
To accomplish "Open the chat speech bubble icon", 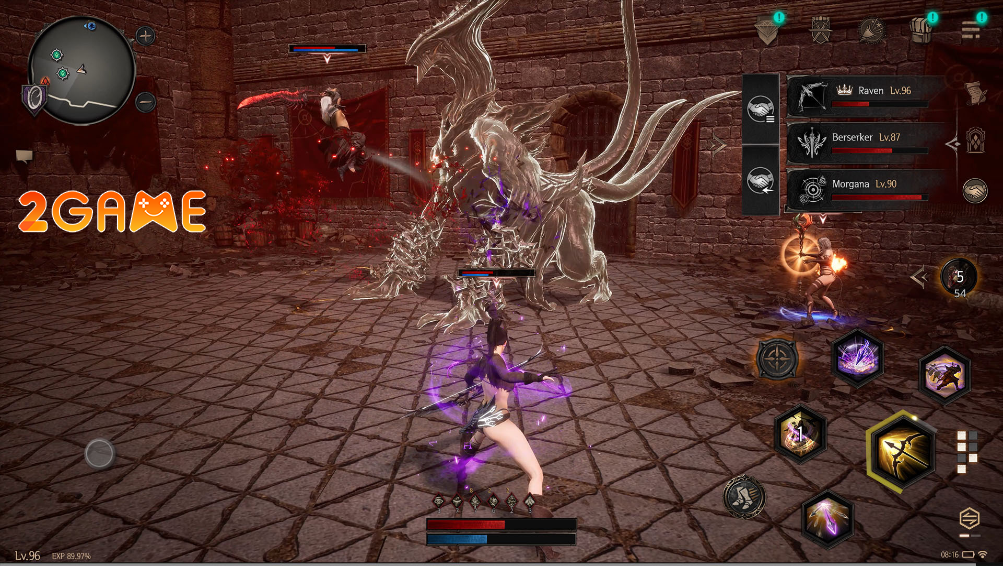I will tap(24, 155).
